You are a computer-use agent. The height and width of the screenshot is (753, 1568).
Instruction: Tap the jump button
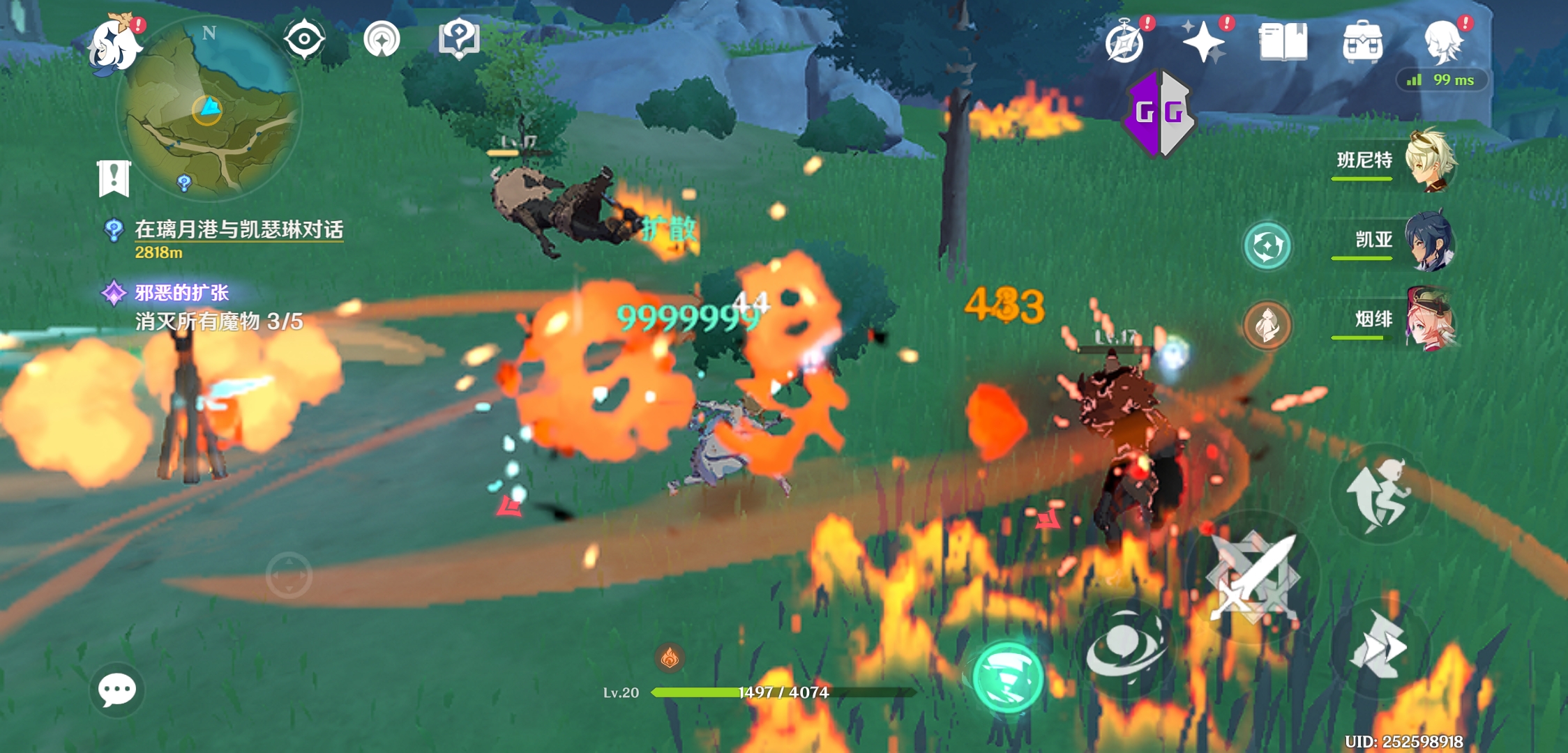coord(1379,494)
